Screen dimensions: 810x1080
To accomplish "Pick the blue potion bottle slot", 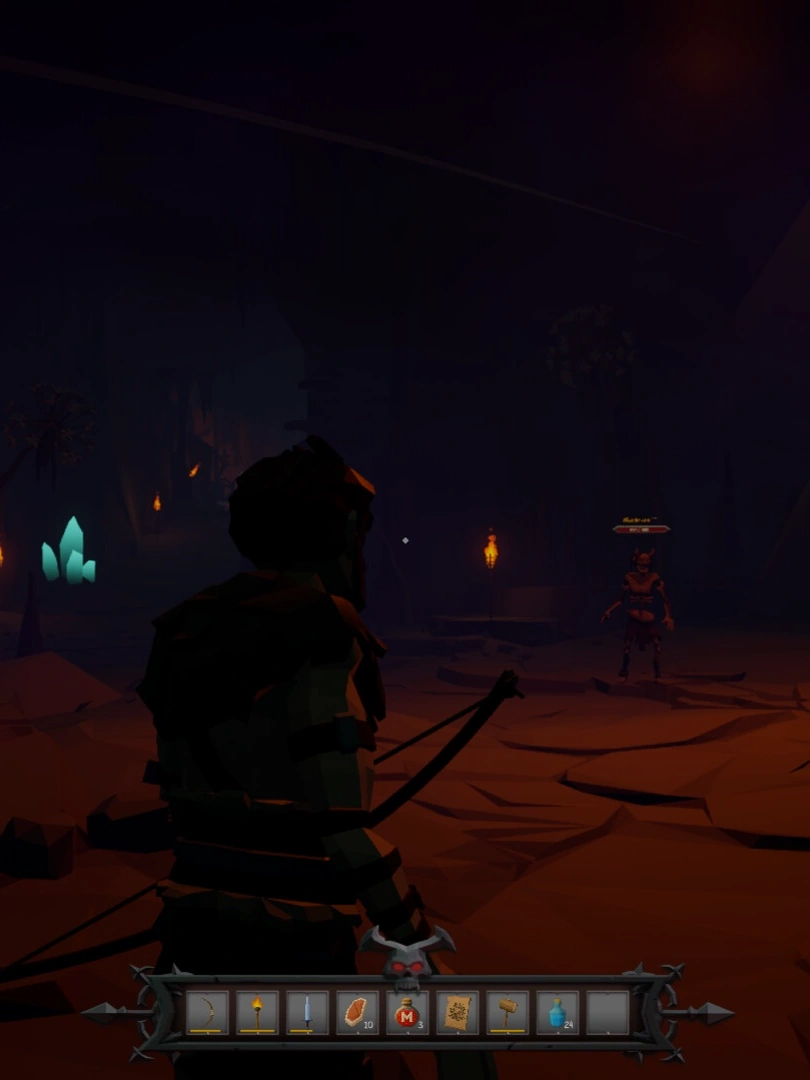I will click(x=557, y=1012).
